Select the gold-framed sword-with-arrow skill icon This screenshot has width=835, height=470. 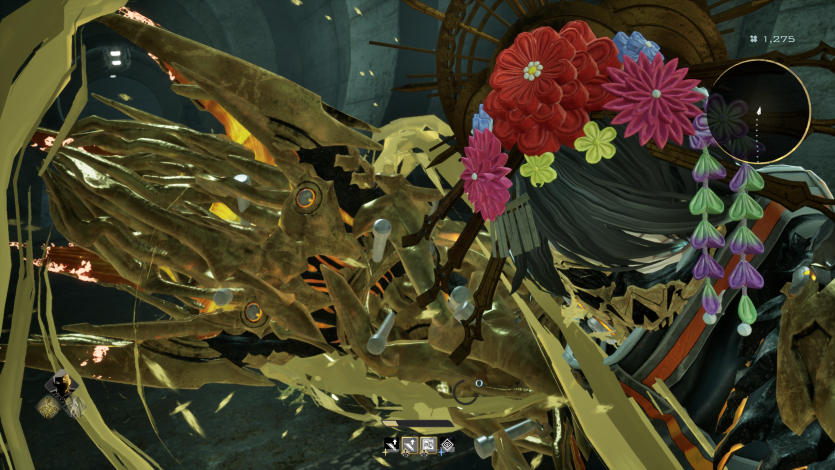coord(409,446)
